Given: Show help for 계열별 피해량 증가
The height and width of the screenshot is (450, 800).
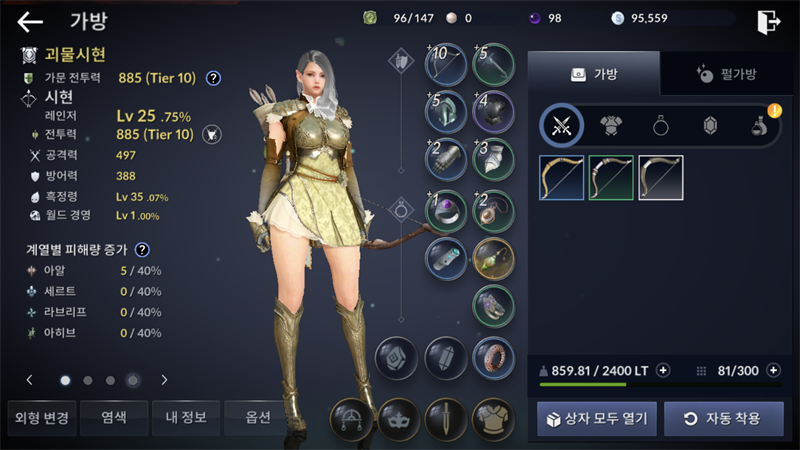Looking at the screenshot, I should pos(143,249).
